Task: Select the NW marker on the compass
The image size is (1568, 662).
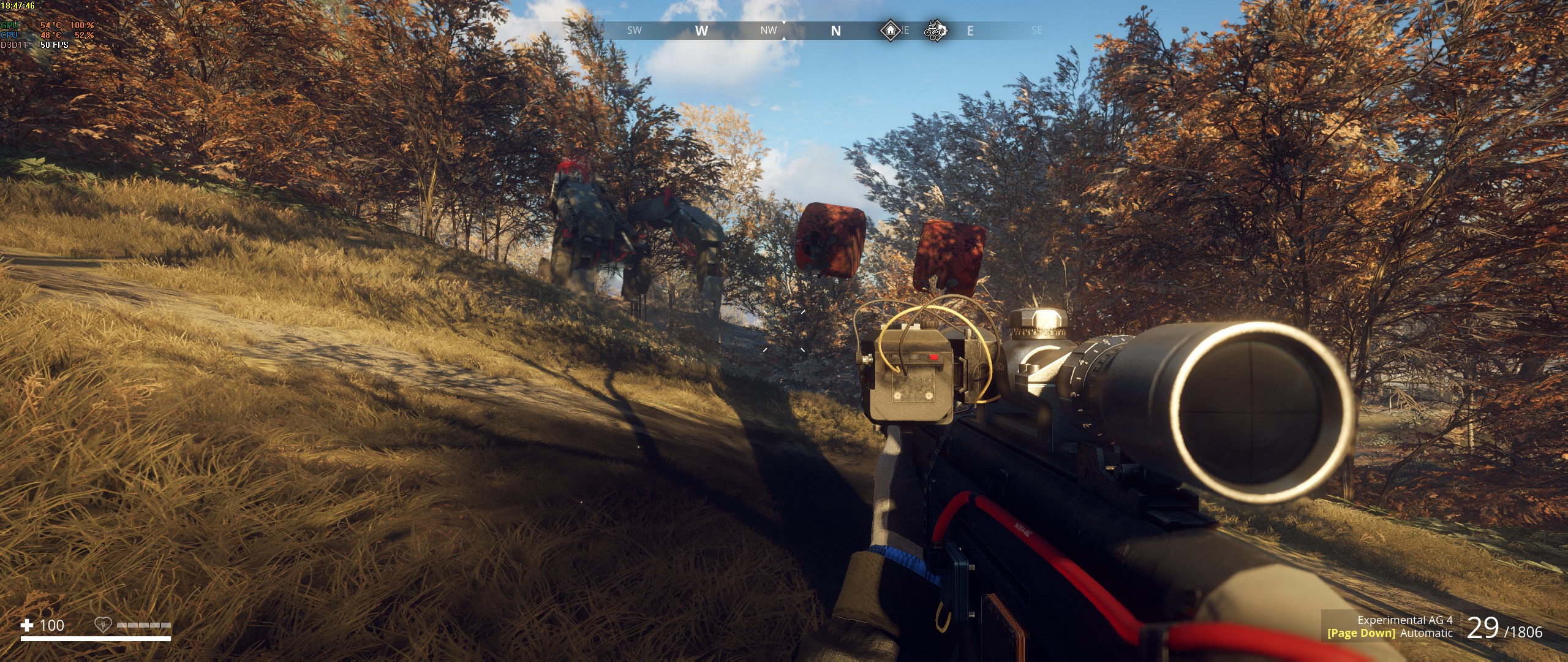Action: click(x=769, y=30)
